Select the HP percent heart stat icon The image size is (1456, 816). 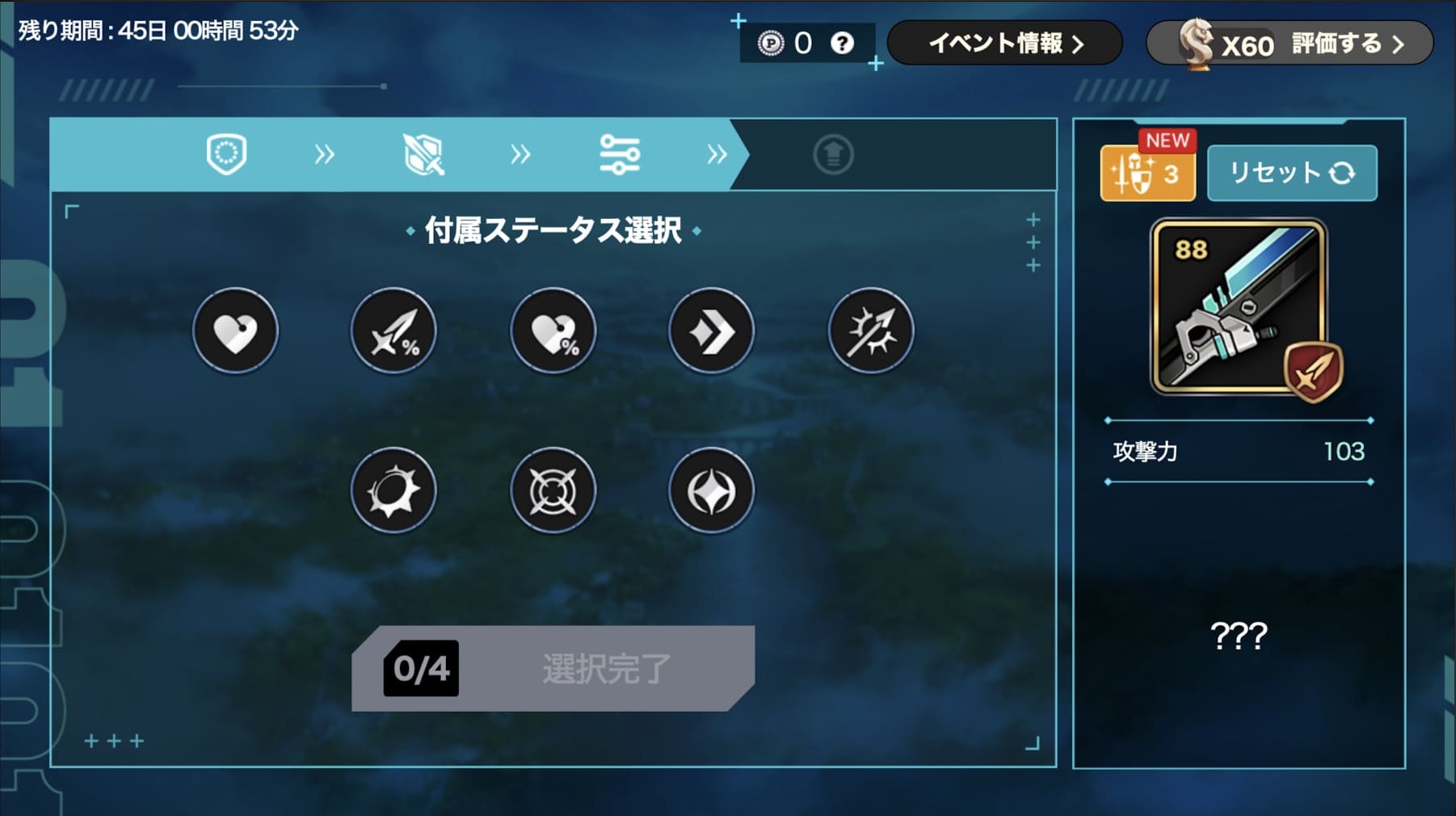tap(553, 330)
